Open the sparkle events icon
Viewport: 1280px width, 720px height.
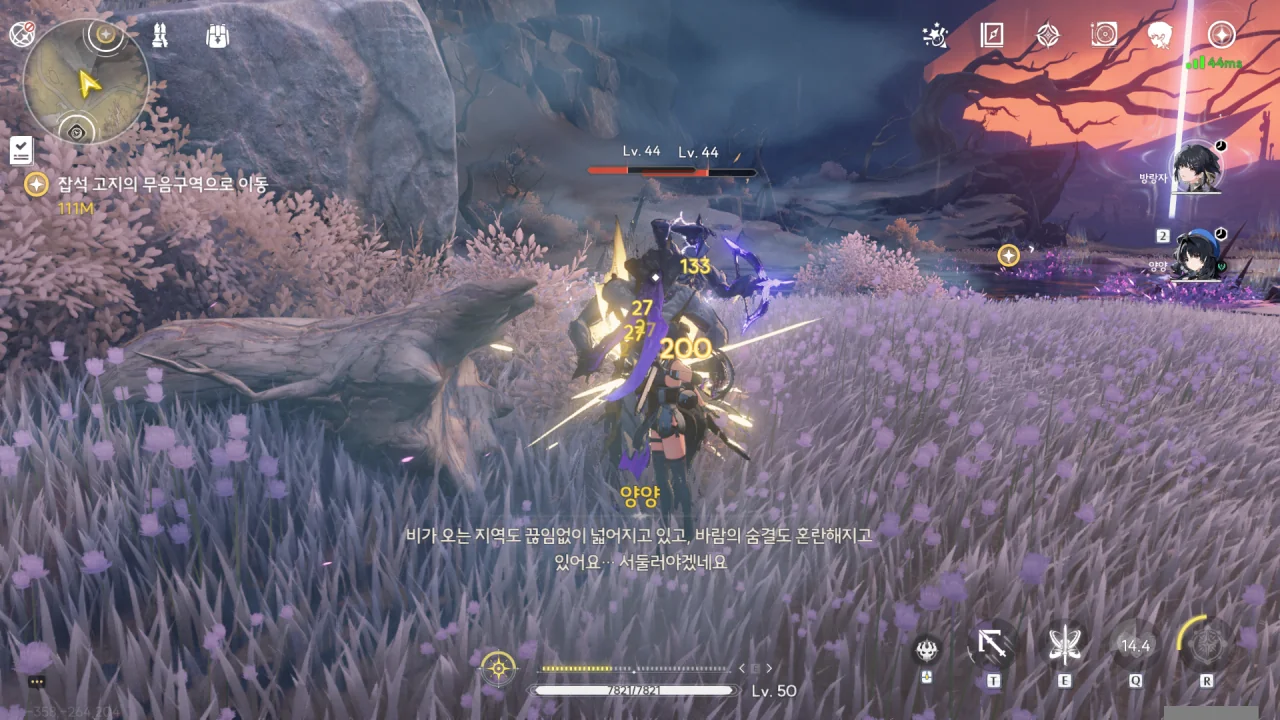coord(935,36)
